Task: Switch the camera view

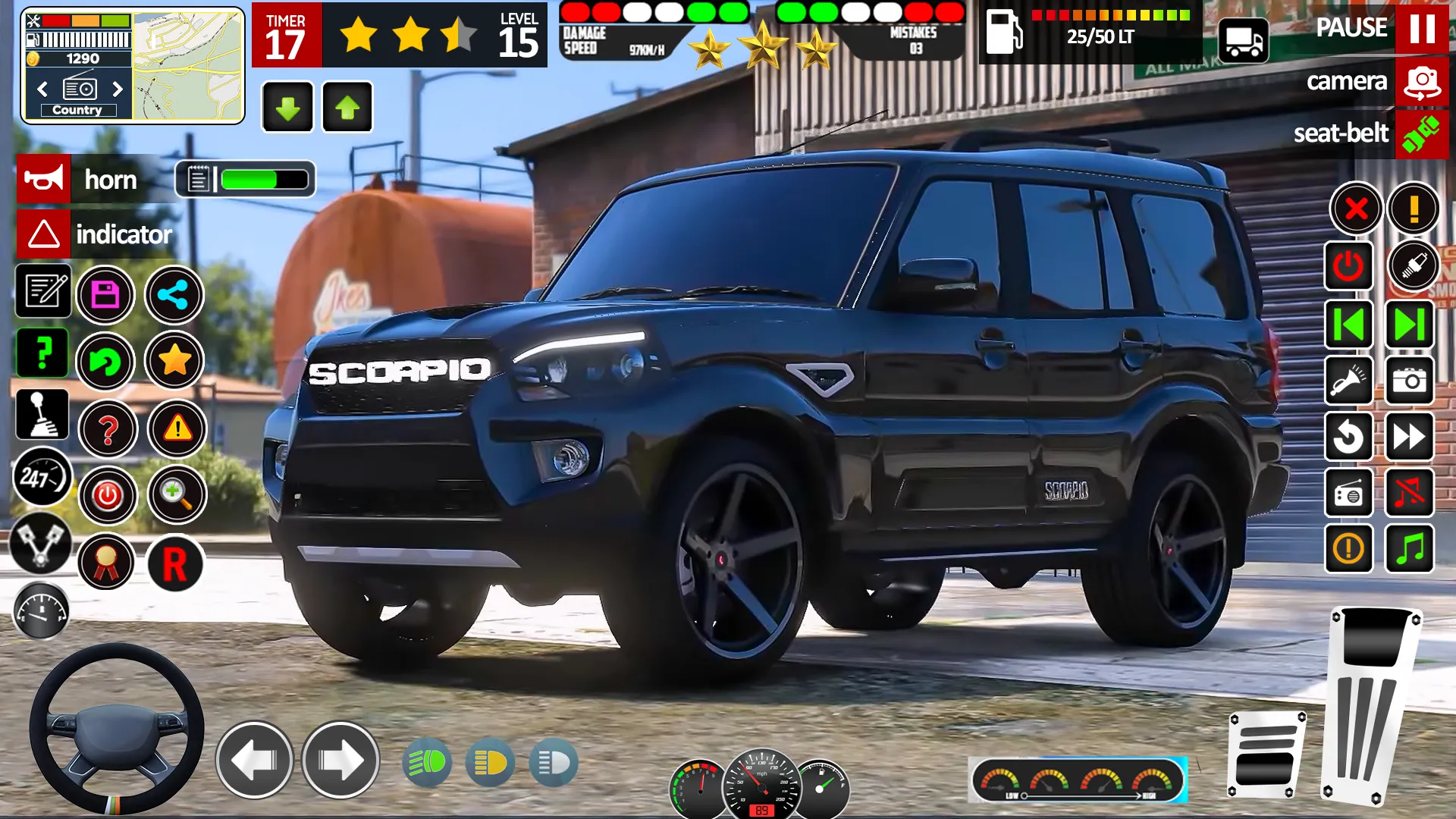Action: point(1421,81)
